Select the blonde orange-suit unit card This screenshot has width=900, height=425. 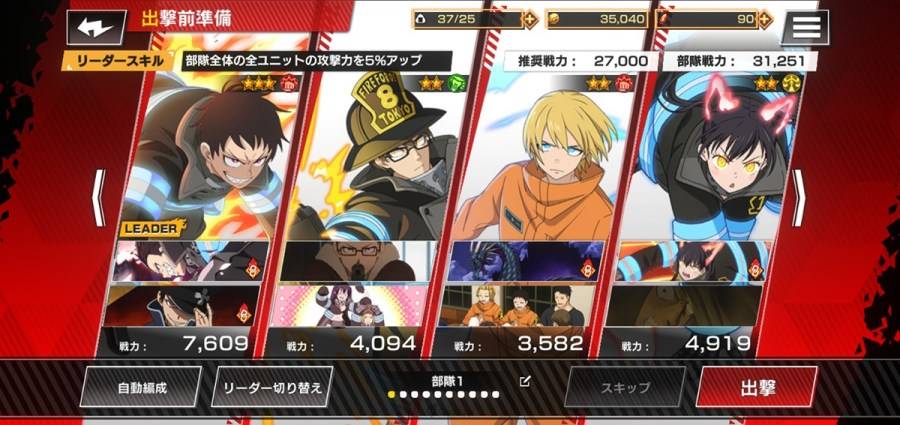pos(545,160)
